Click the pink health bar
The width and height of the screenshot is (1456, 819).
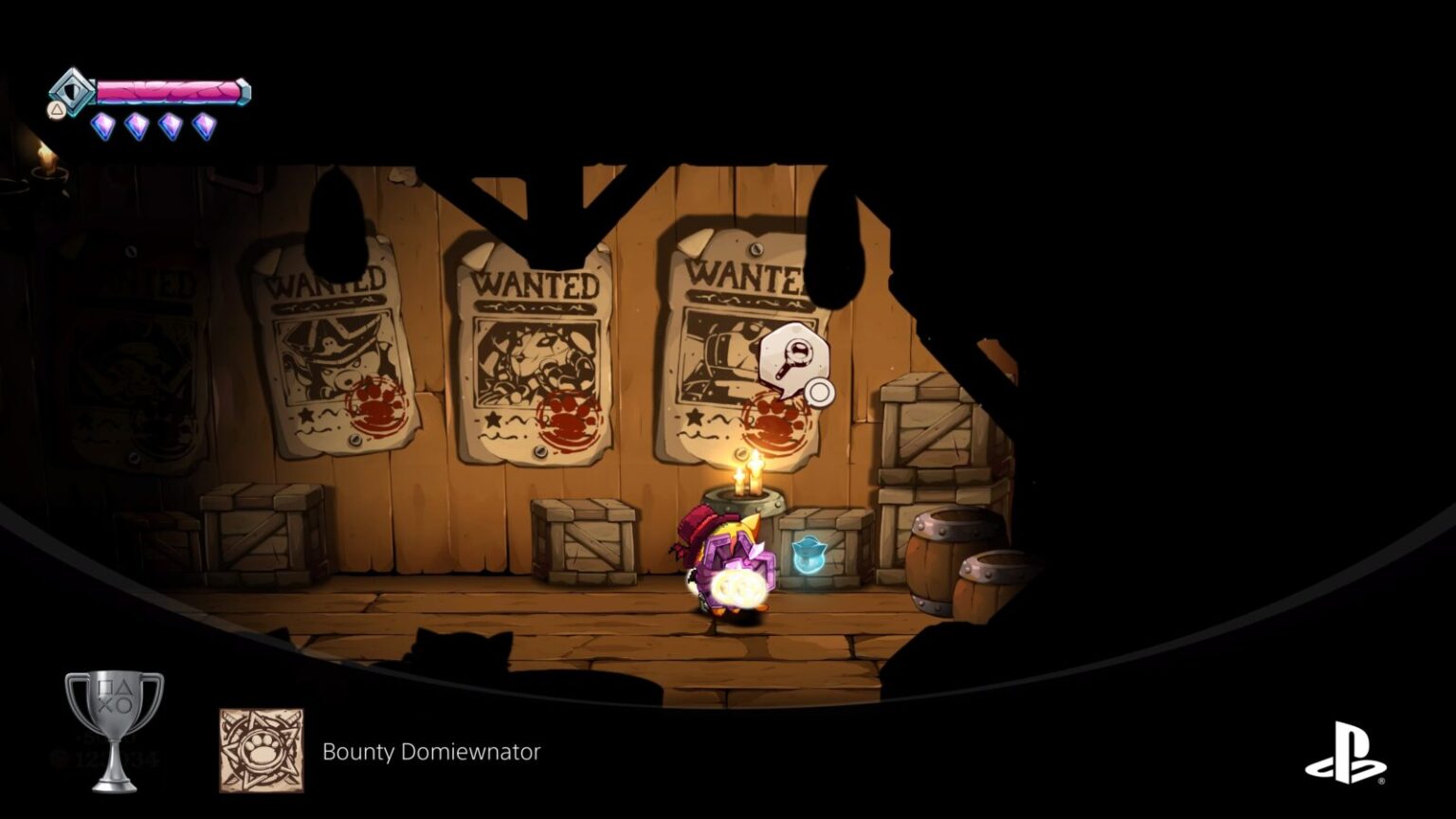coord(166,91)
